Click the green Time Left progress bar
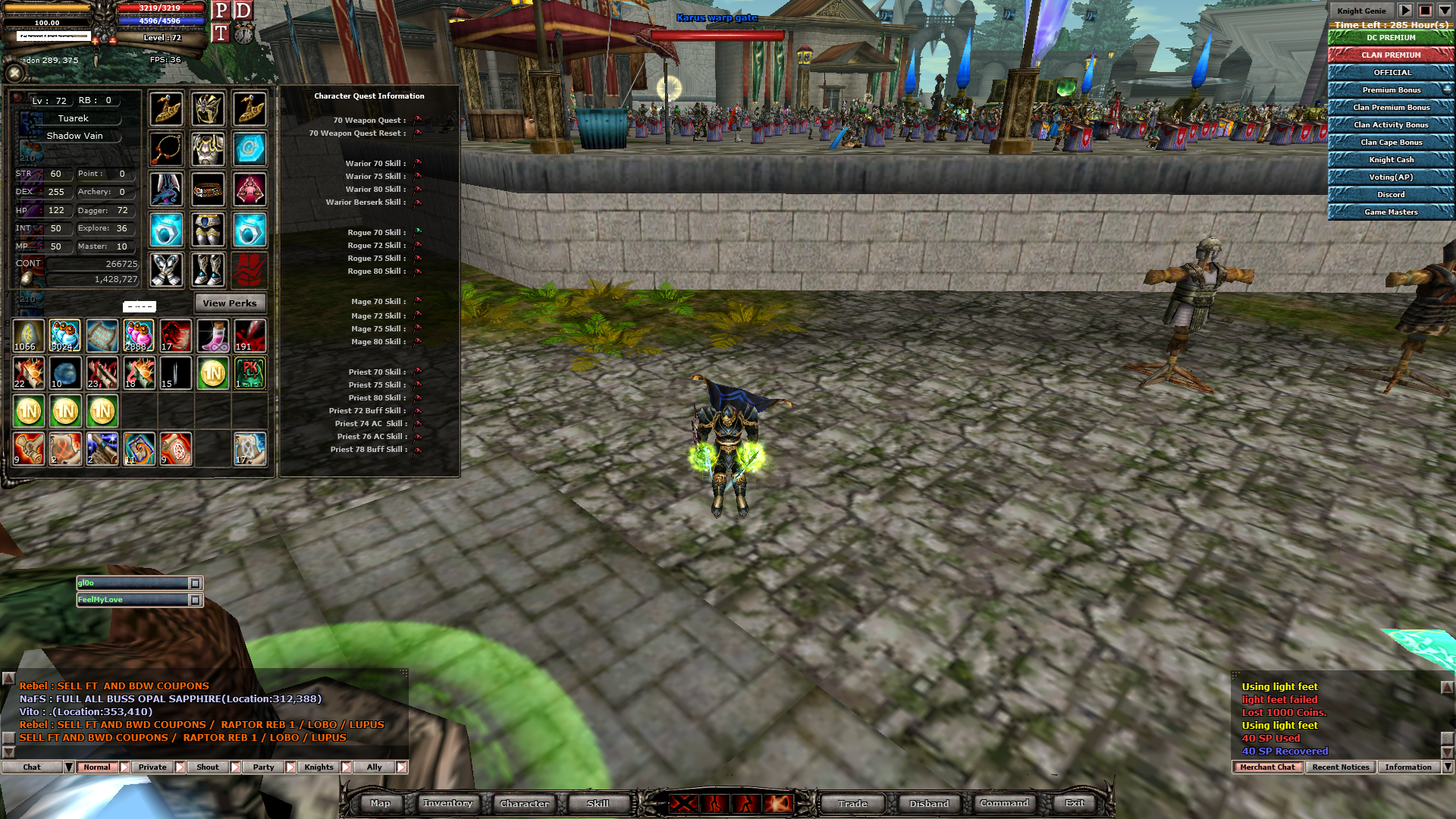Screen dimensions: 1456x819 [1390, 25]
